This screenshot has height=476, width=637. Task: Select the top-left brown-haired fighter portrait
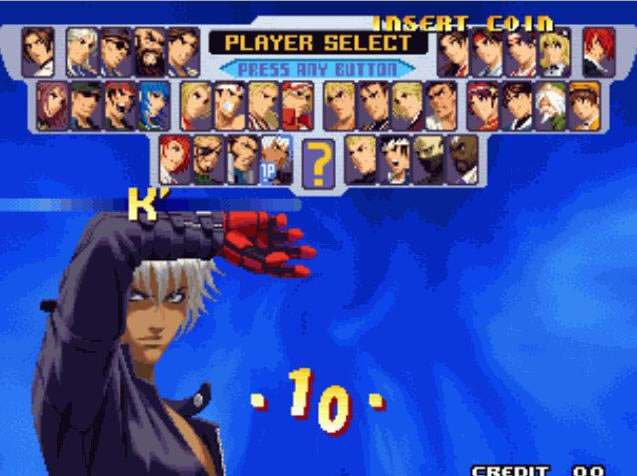tap(38, 52)
